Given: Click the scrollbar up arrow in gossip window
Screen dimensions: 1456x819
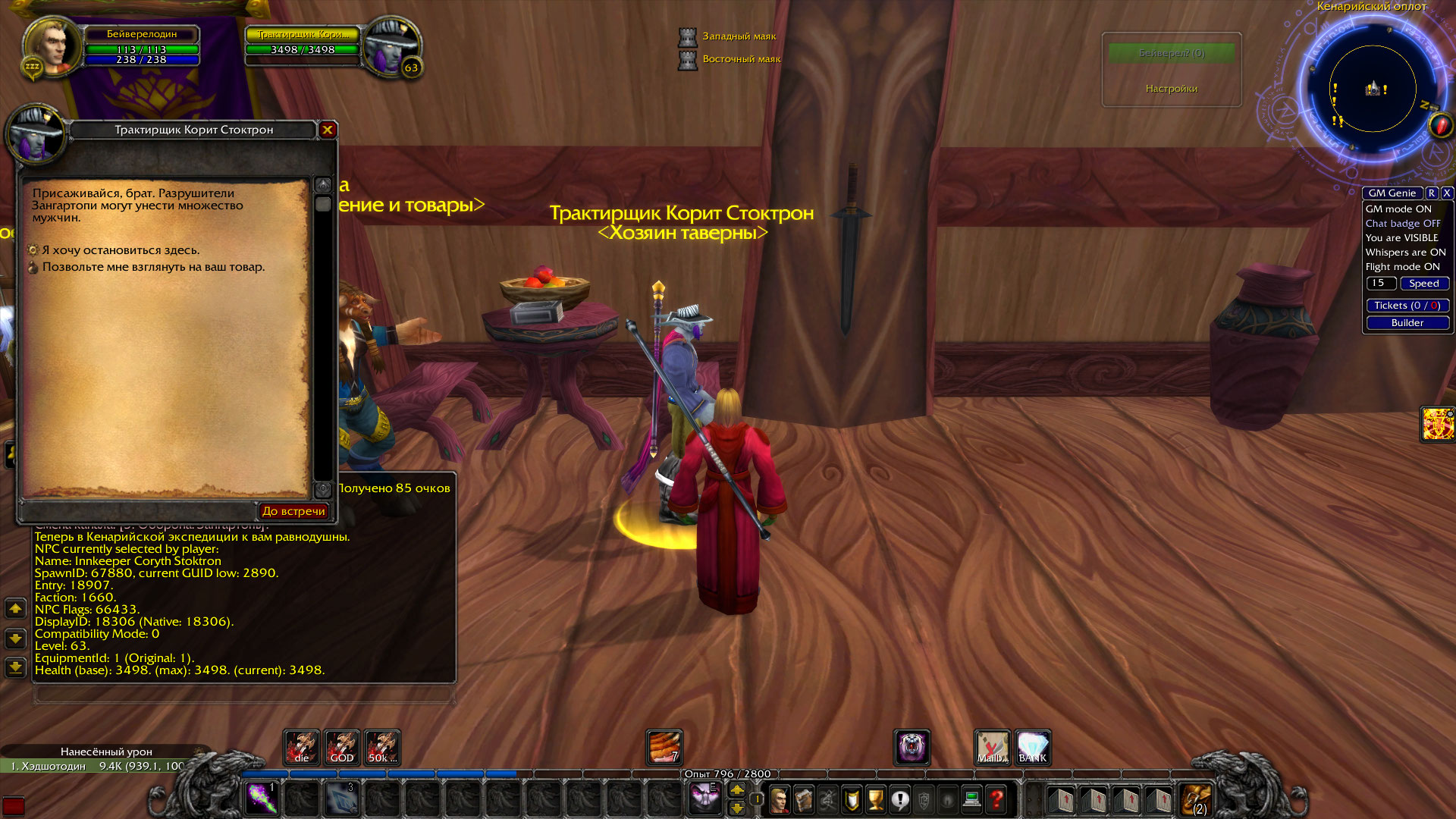Looking at the screenshot, I should pyautogui.click(x=324, y=184).
